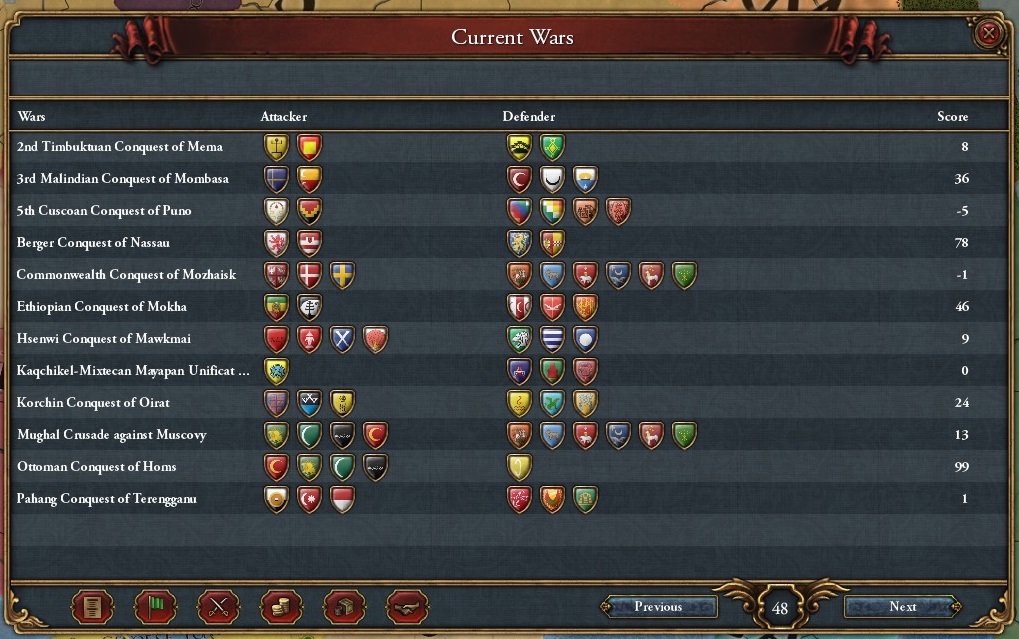The height and width of the screenshot is (639, 1019).
Task: Sort the list by Wars column header
Action: (x=31, y=117)
